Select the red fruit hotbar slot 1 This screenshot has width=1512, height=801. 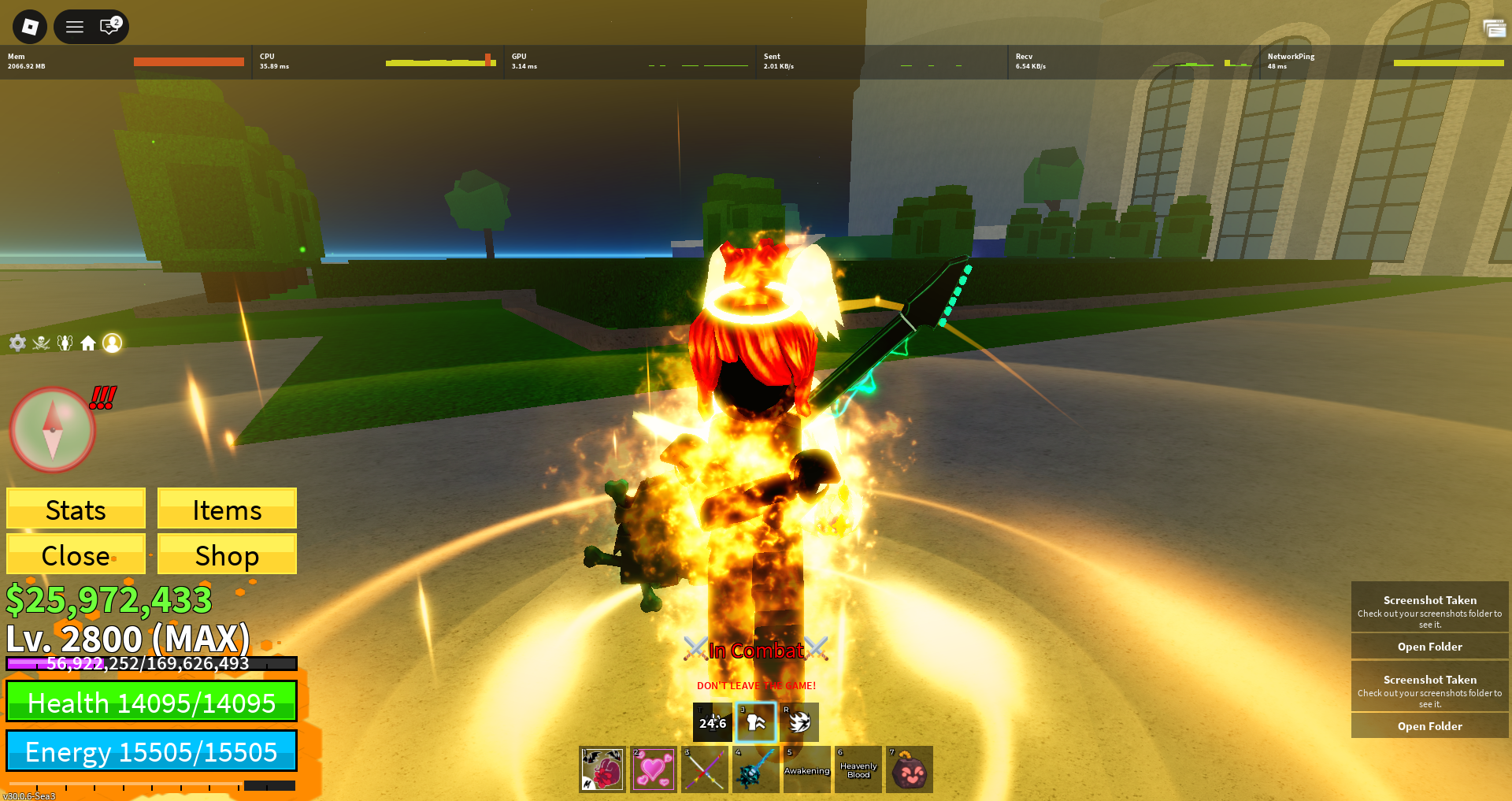point(602,769)
